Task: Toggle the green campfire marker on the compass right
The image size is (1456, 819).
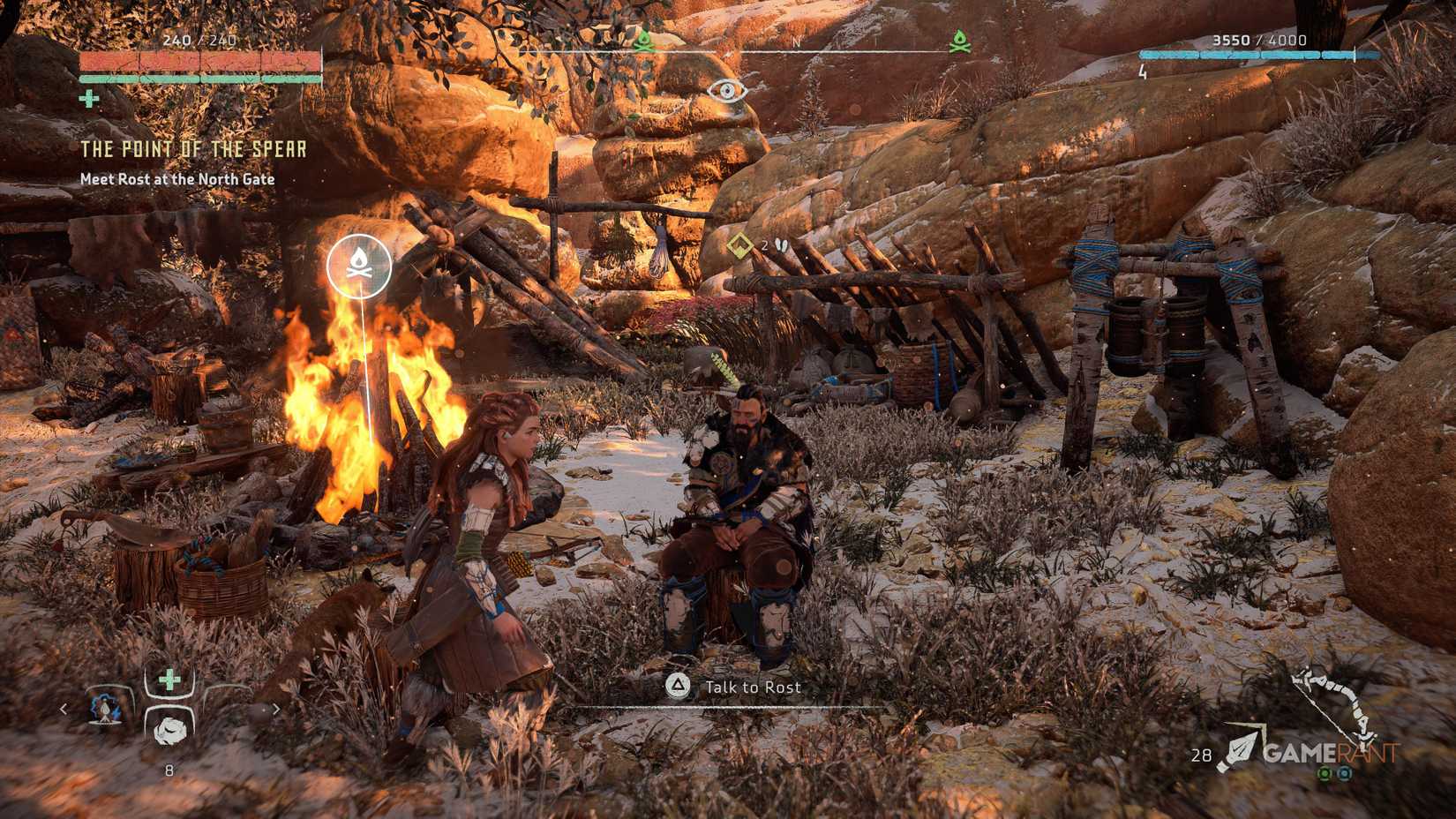Action: point(960,39)
